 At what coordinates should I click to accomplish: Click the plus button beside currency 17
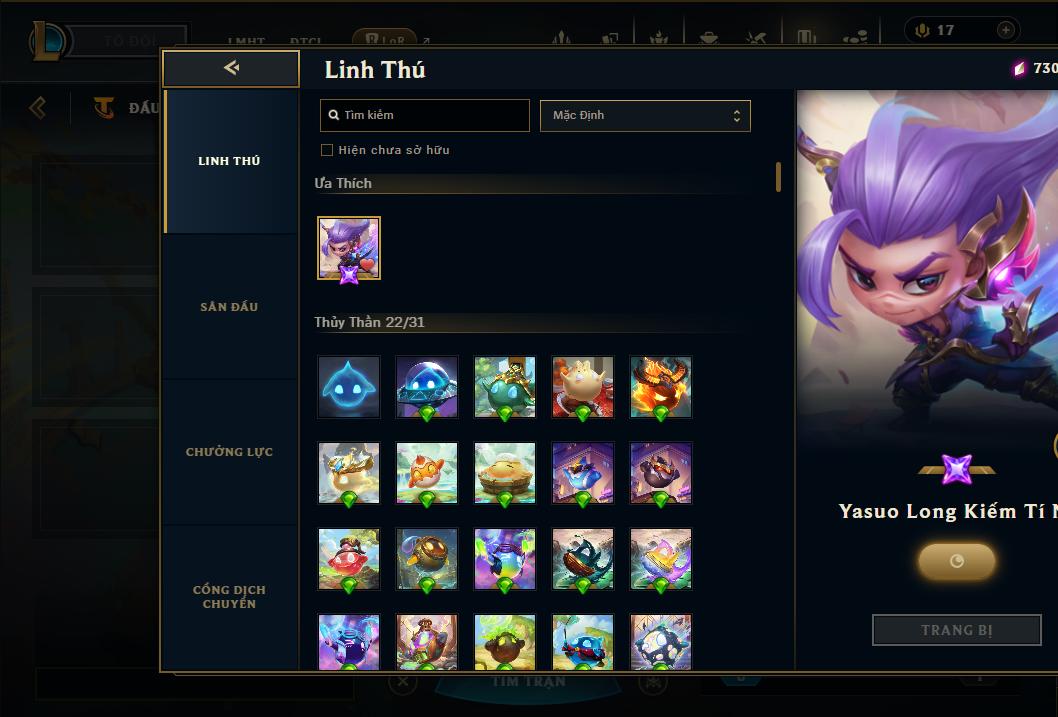coord(1005,31)
